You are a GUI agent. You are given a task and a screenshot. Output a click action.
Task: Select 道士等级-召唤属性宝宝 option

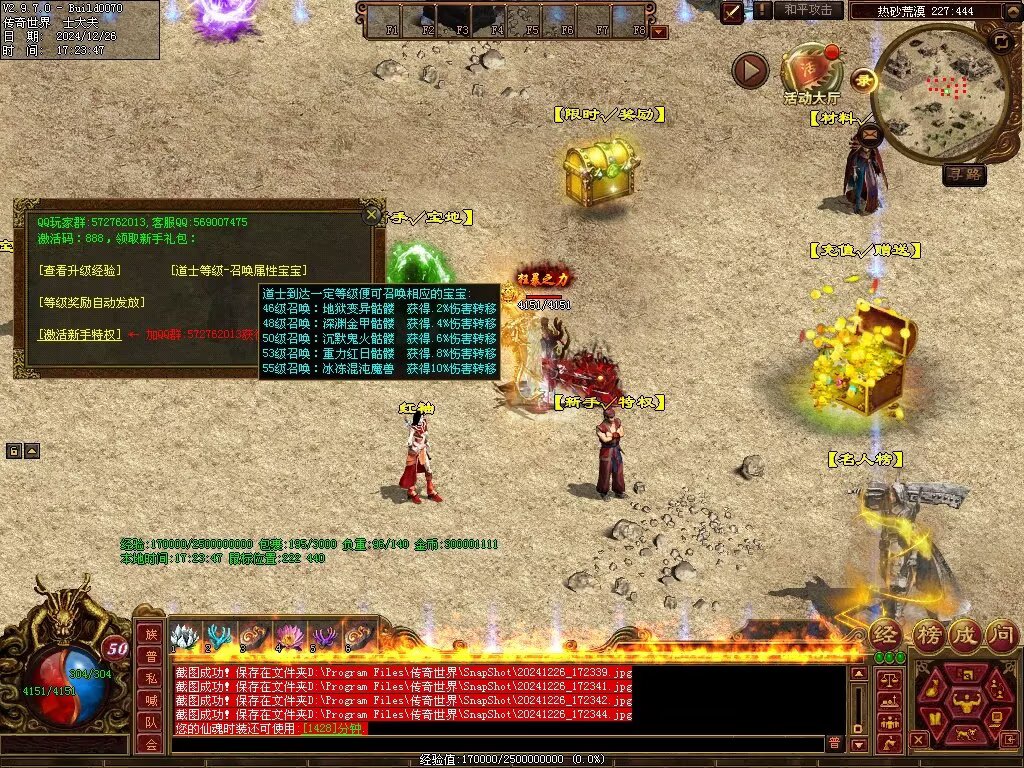click(238, 271)
